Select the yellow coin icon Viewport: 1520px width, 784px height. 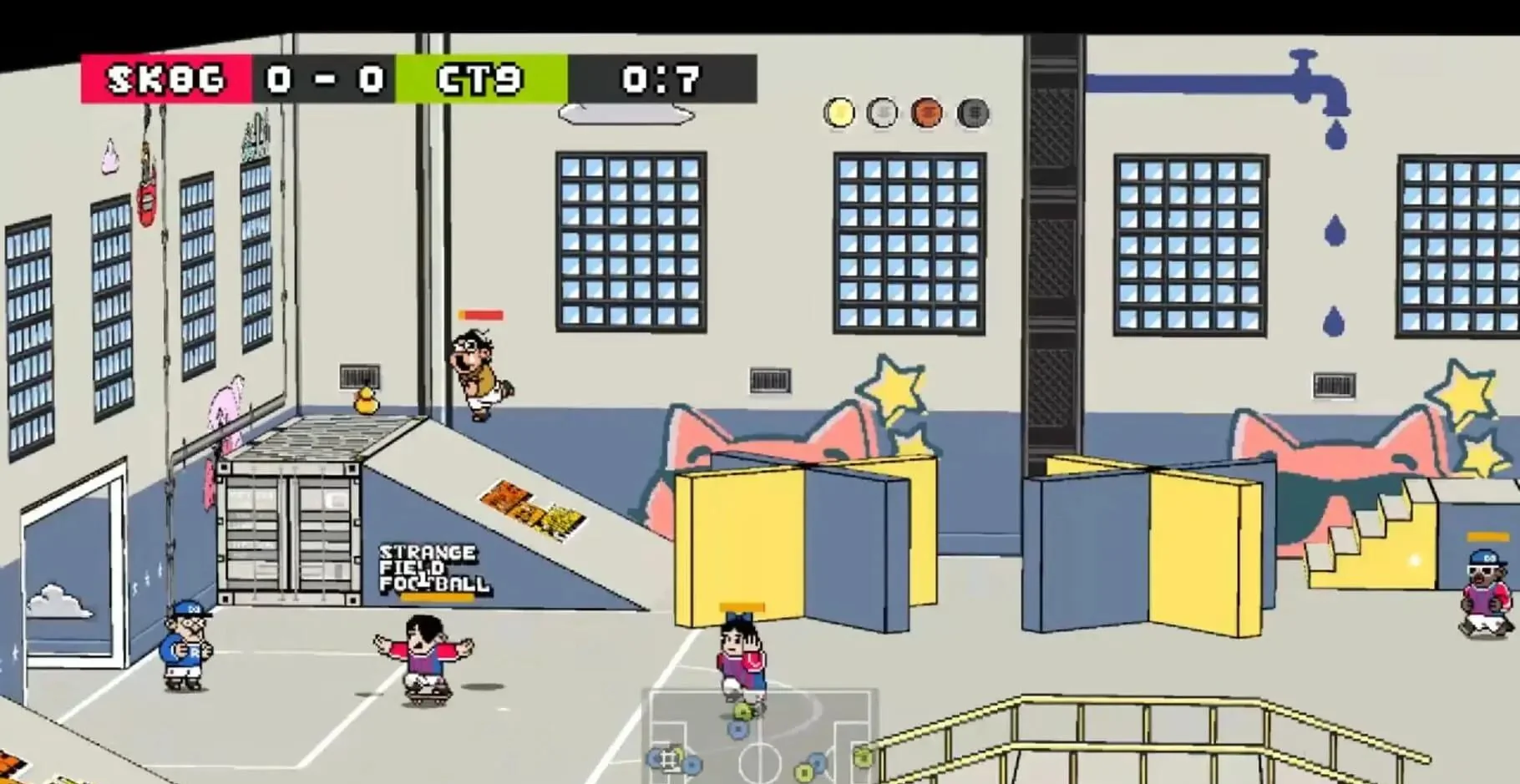pyautogui.click(x=839, y=113)
